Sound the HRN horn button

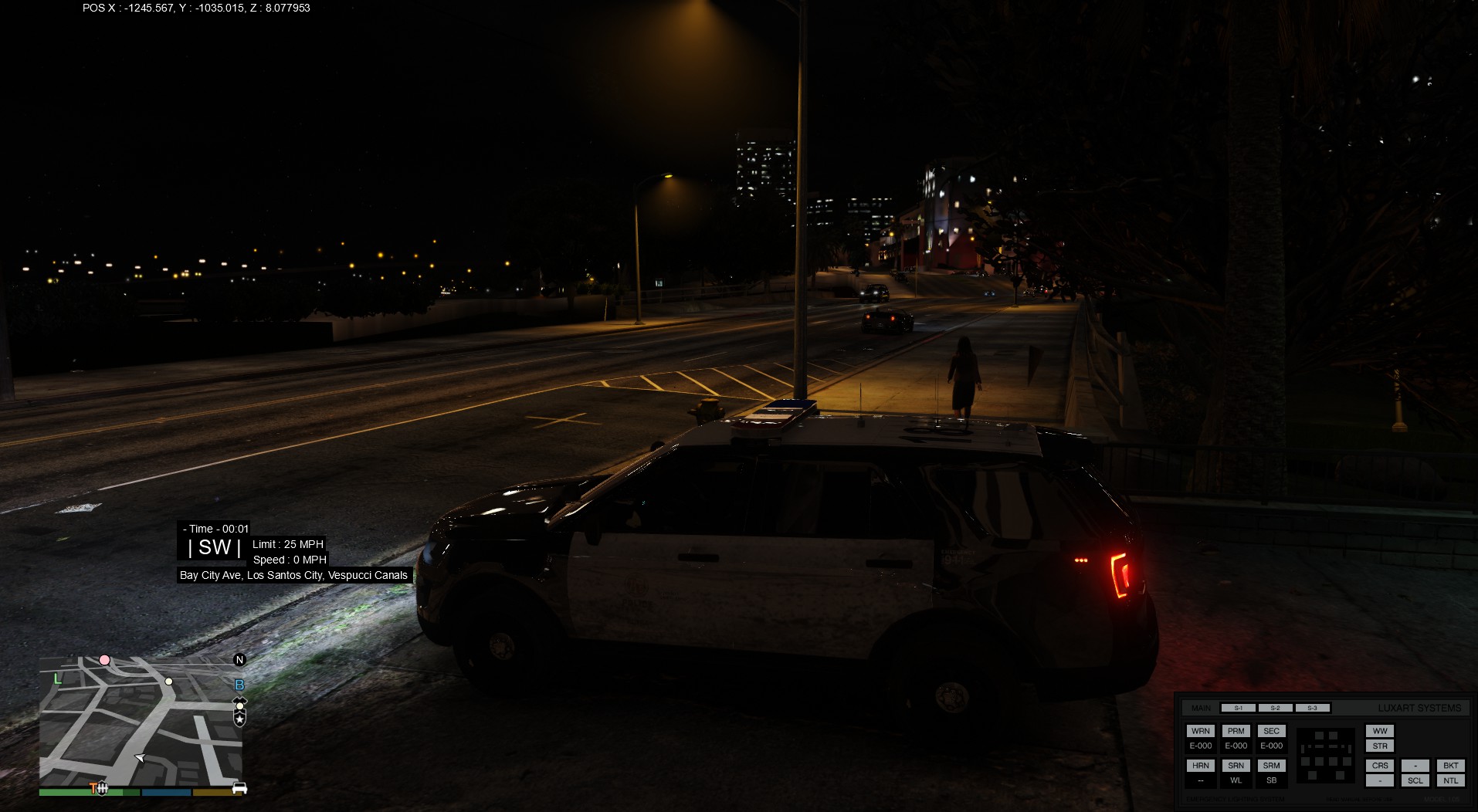tap(1200, 766)
